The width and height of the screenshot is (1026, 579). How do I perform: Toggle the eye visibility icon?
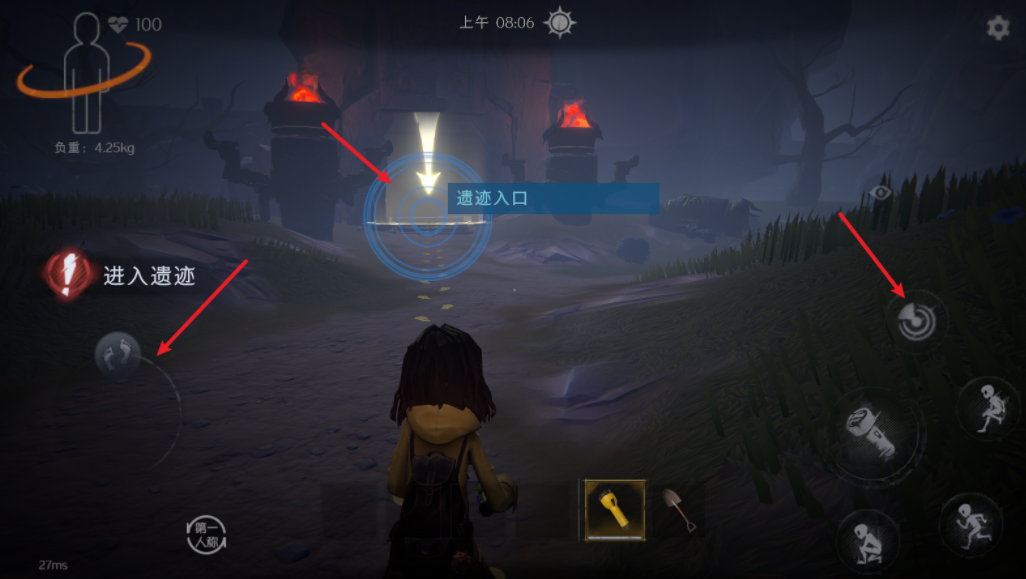click(881, 192)
